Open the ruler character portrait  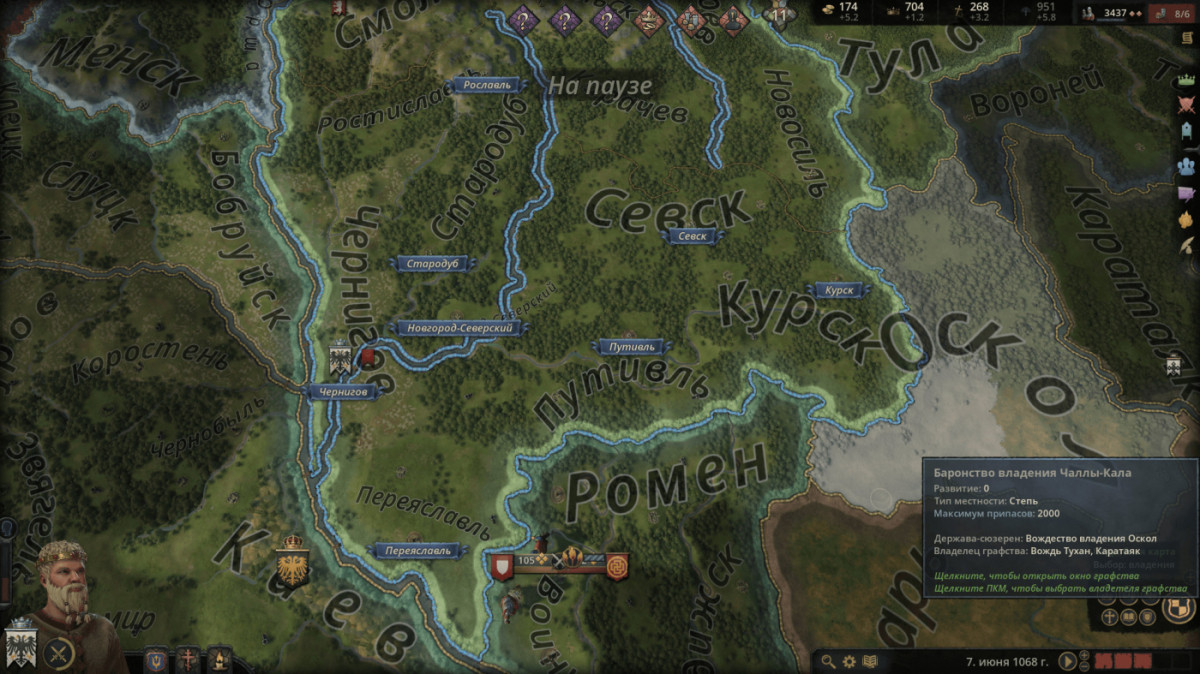[x=62, y=580]
